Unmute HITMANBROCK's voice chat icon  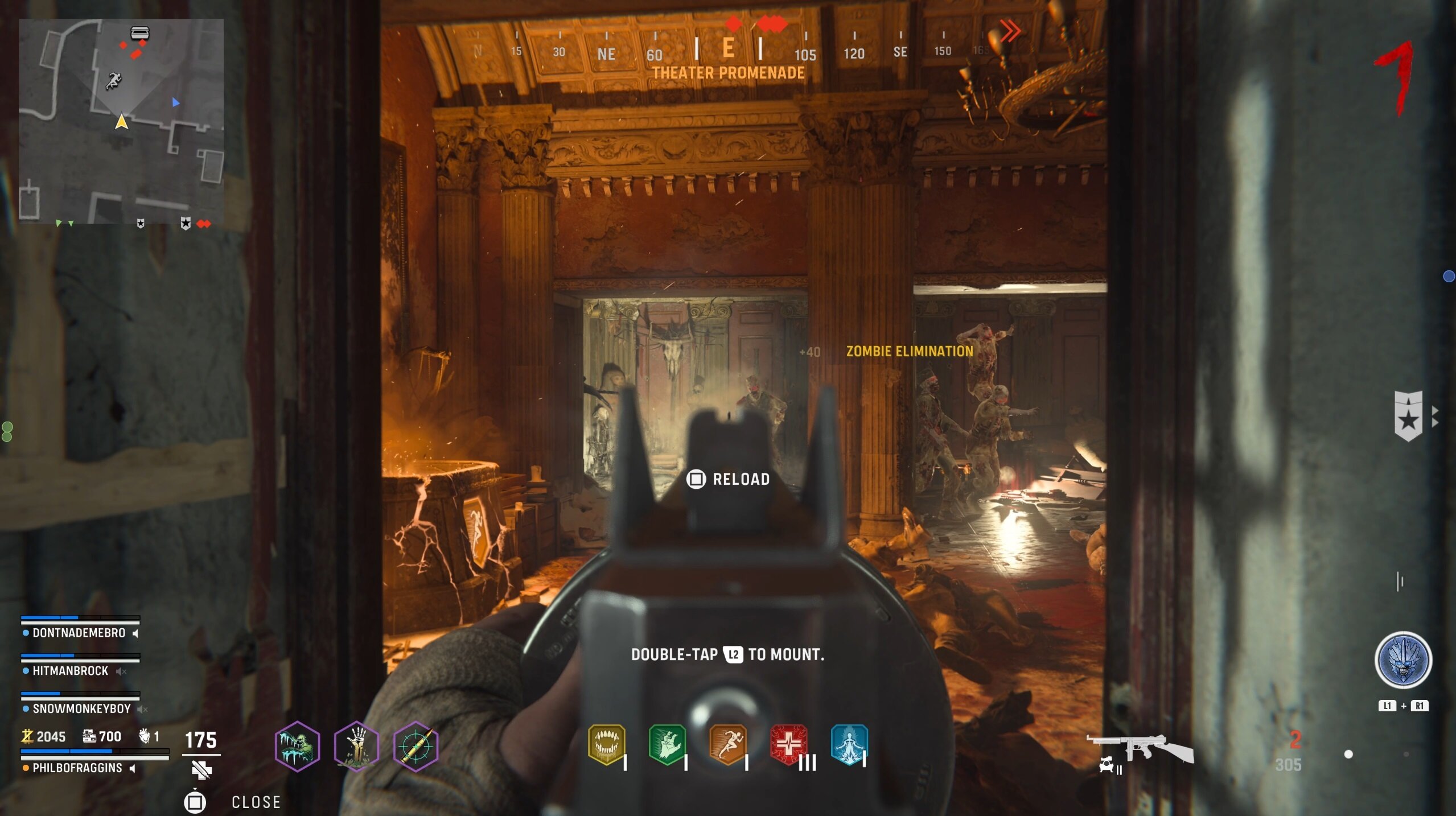pyautogui.click(x=121, y=671)
